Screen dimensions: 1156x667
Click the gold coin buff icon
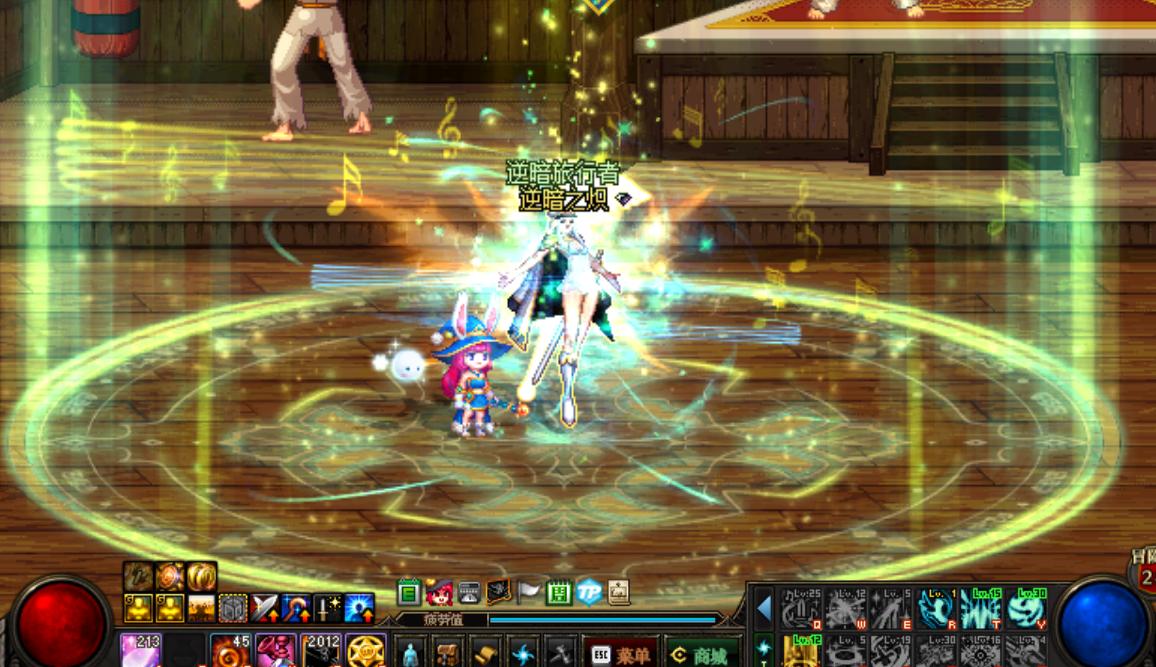coord(201,577)
